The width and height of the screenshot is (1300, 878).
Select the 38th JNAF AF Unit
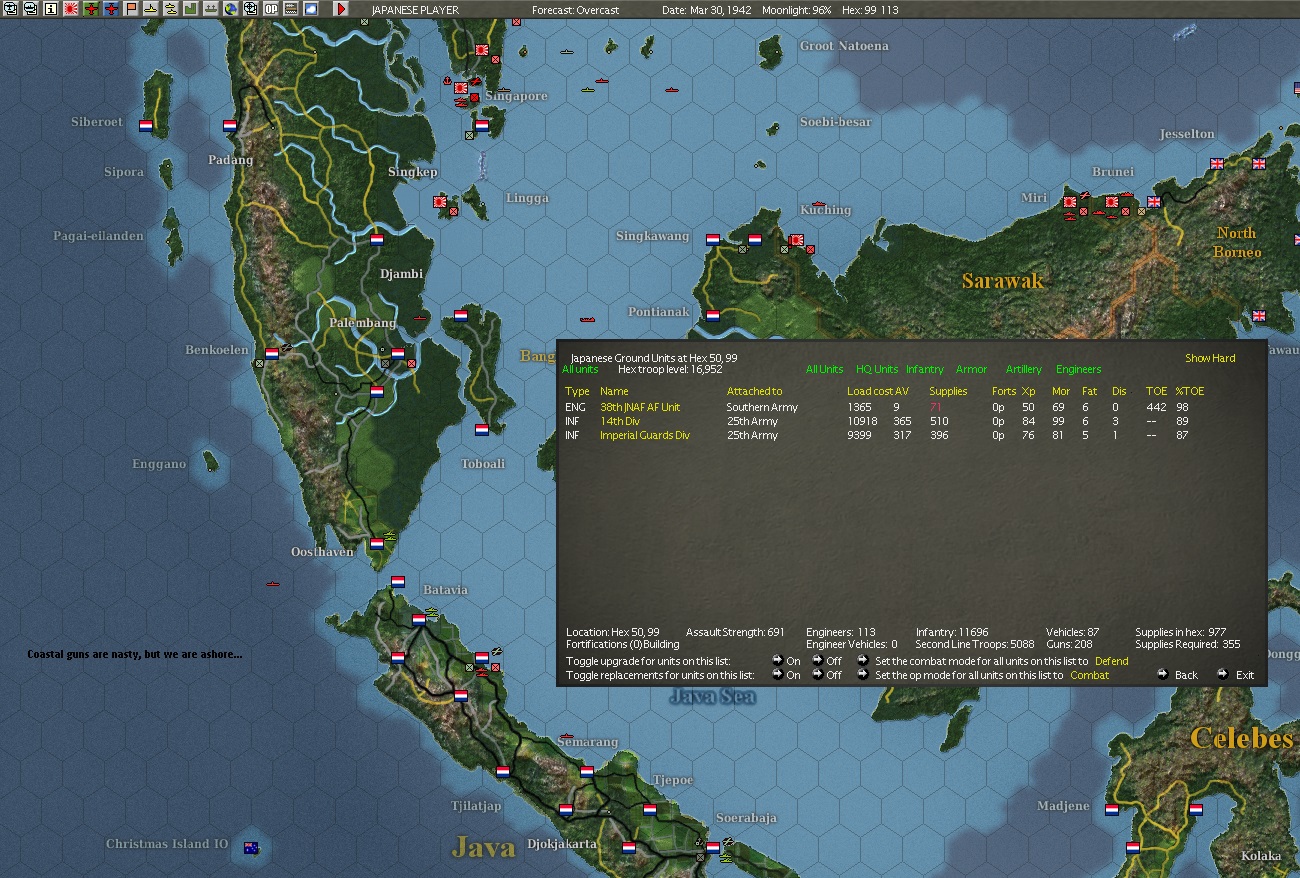640,407
